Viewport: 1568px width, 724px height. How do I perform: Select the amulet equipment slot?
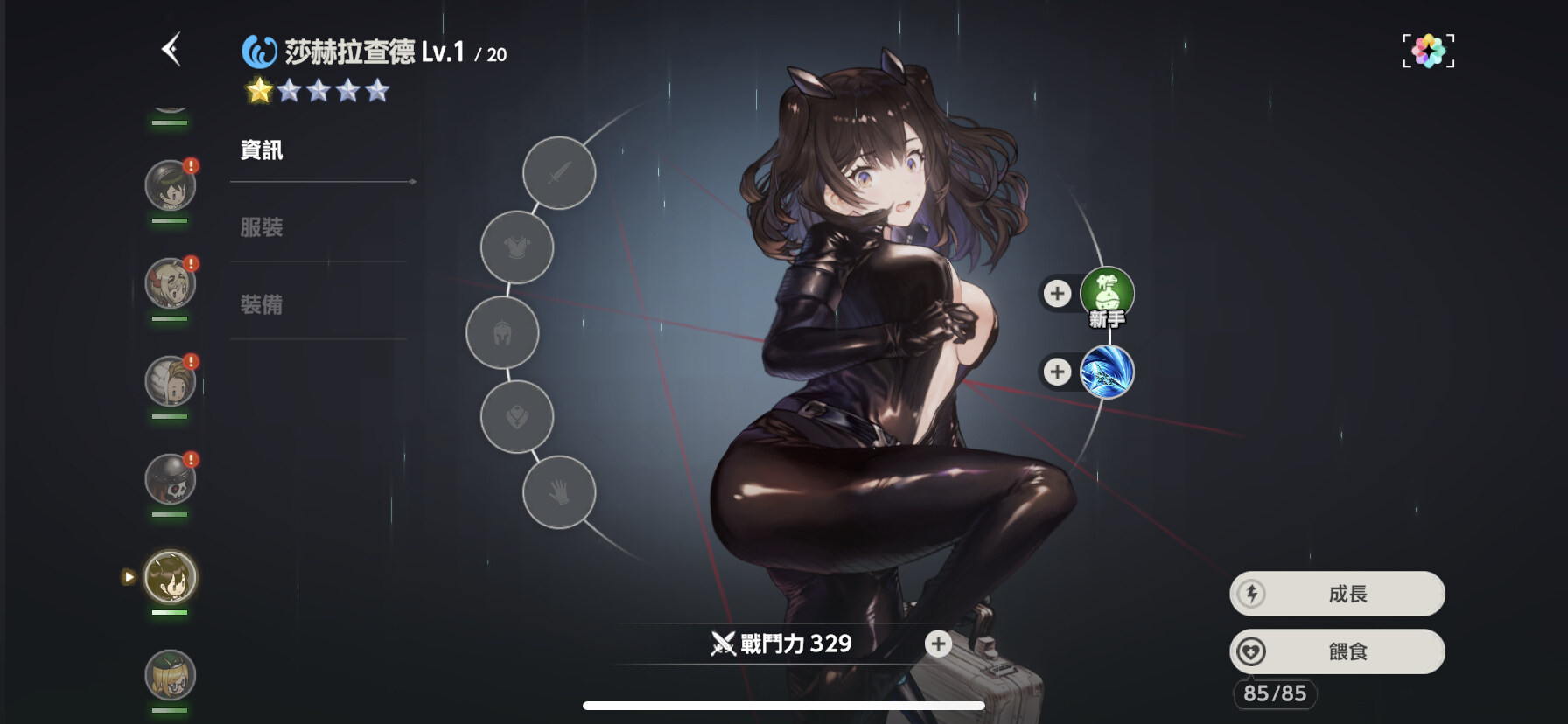516,418
